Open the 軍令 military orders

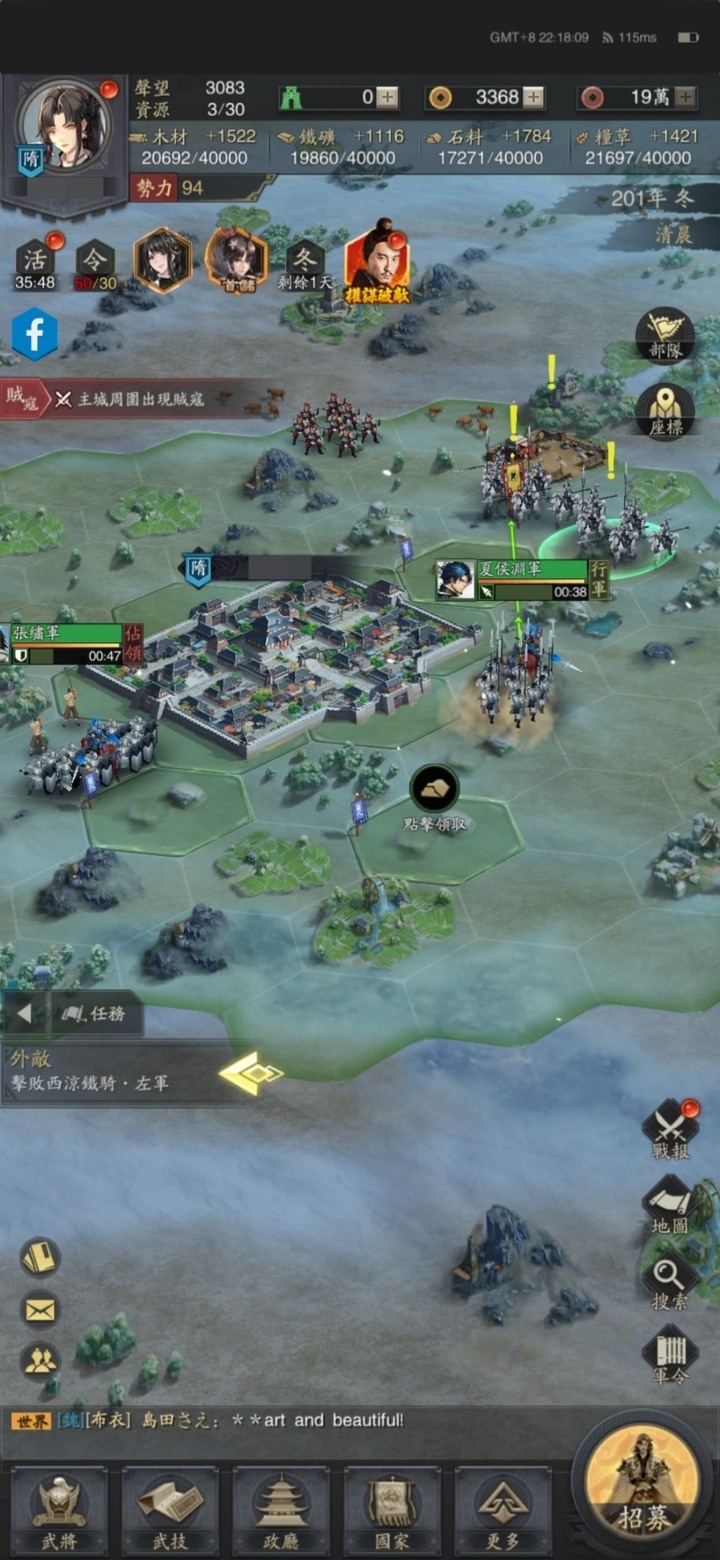click(670, 1355)
